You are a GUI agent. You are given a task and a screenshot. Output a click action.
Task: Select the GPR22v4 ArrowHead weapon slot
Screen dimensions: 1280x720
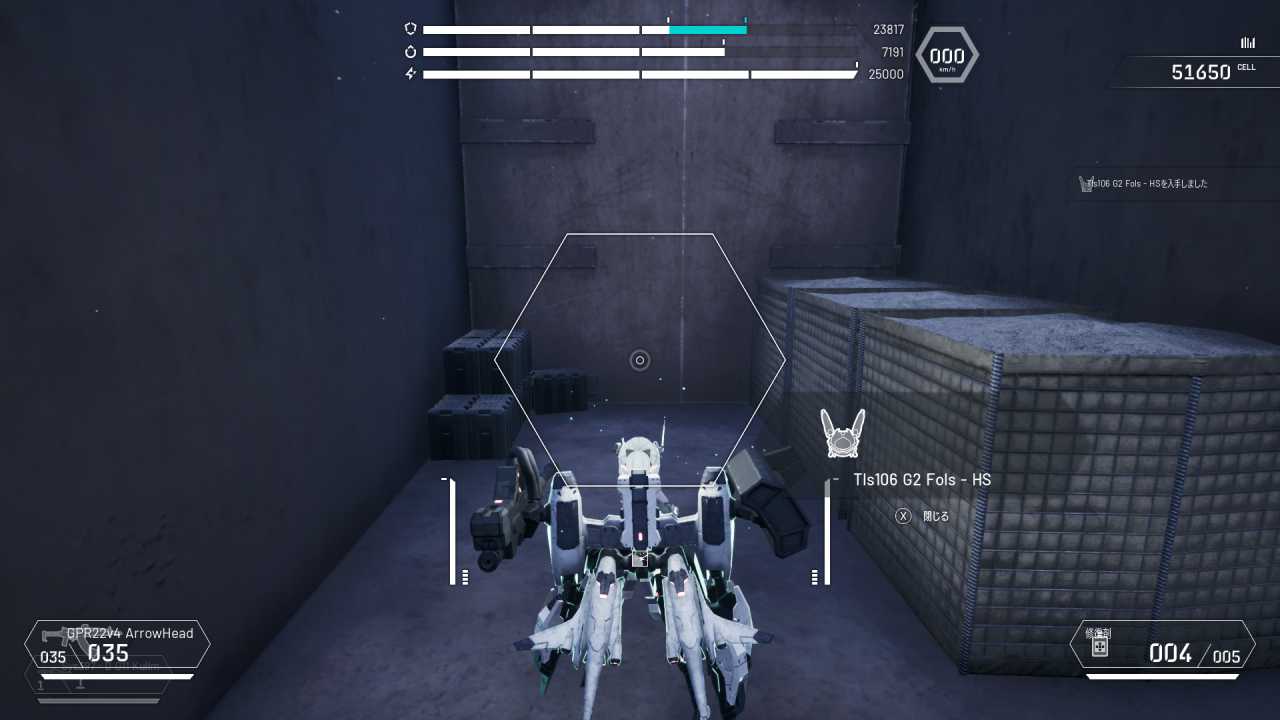[x=118, y=645]
